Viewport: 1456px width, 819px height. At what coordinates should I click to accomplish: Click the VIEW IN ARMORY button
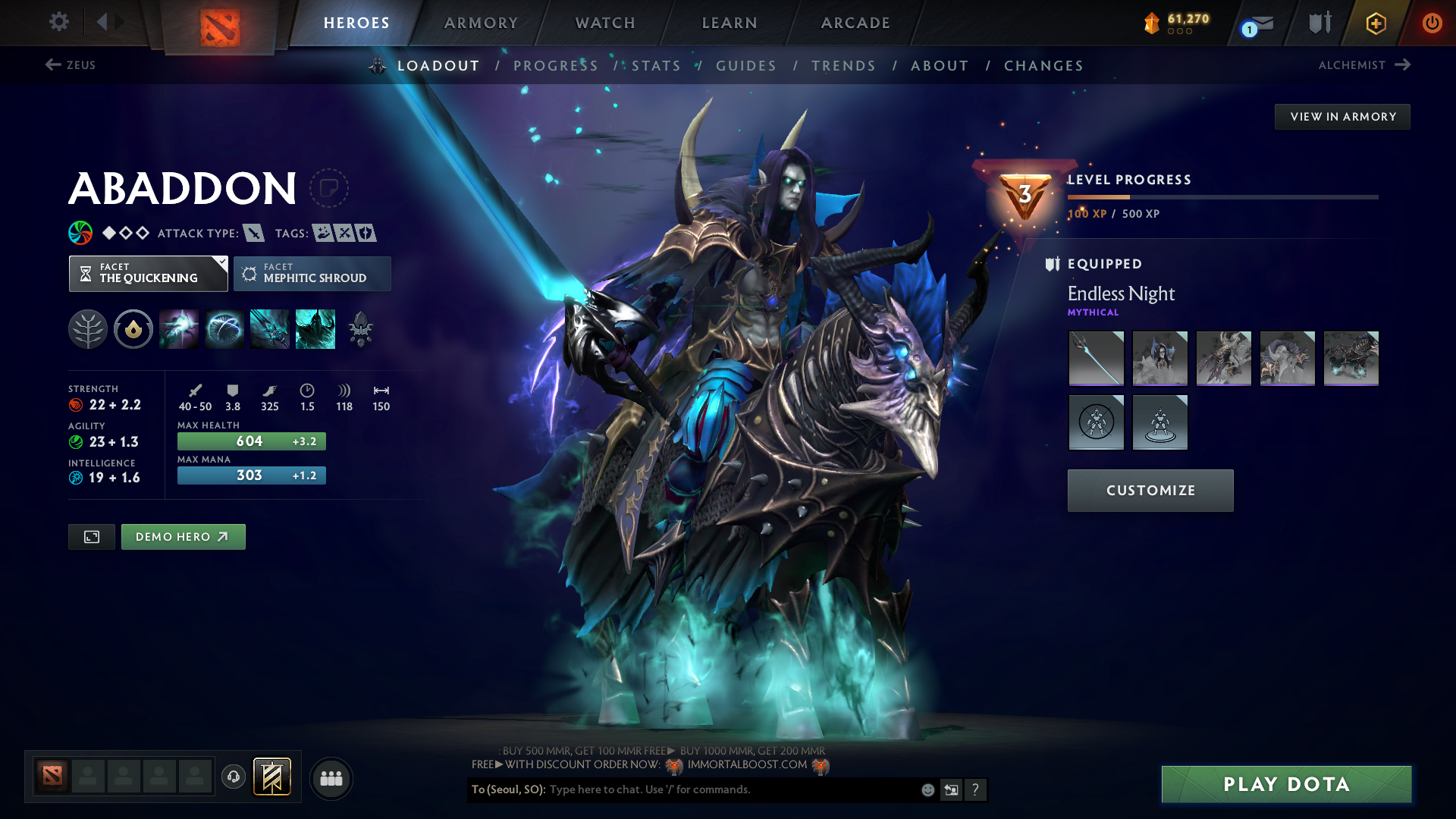pyautogui.click(x=1342, y=116)
